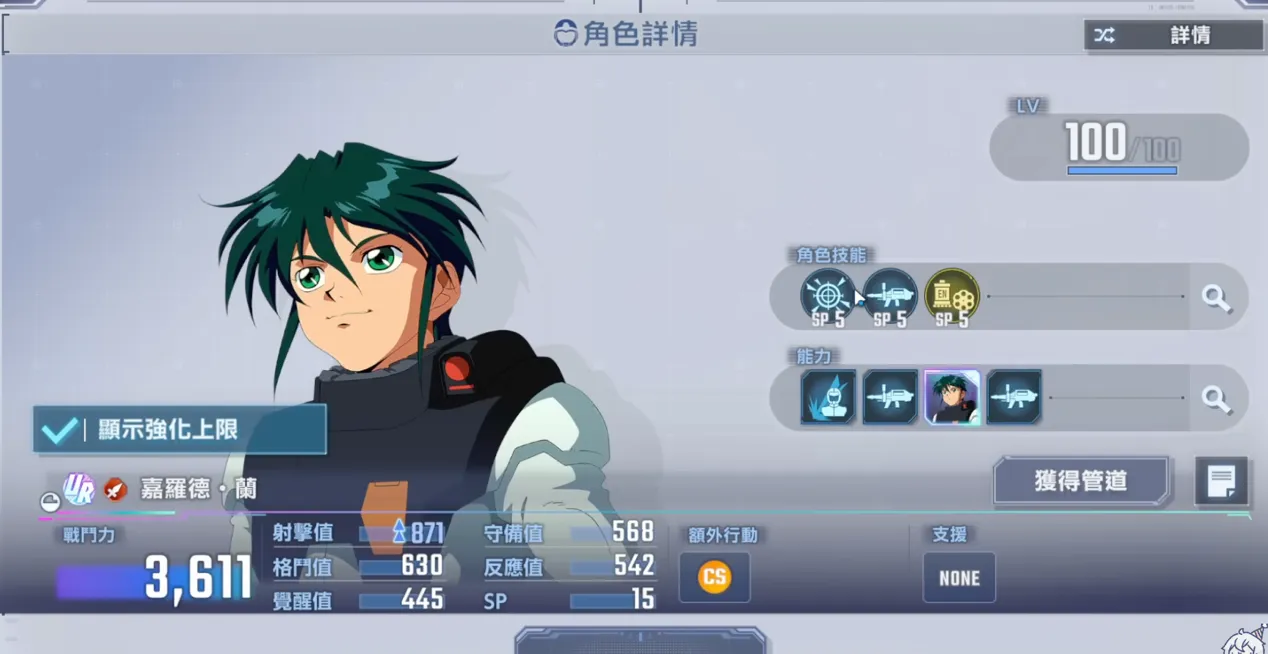Inspect character skills with the magnifier
The width and height of the screenshot is (1268, 654).
click(x=1216, y=297)
